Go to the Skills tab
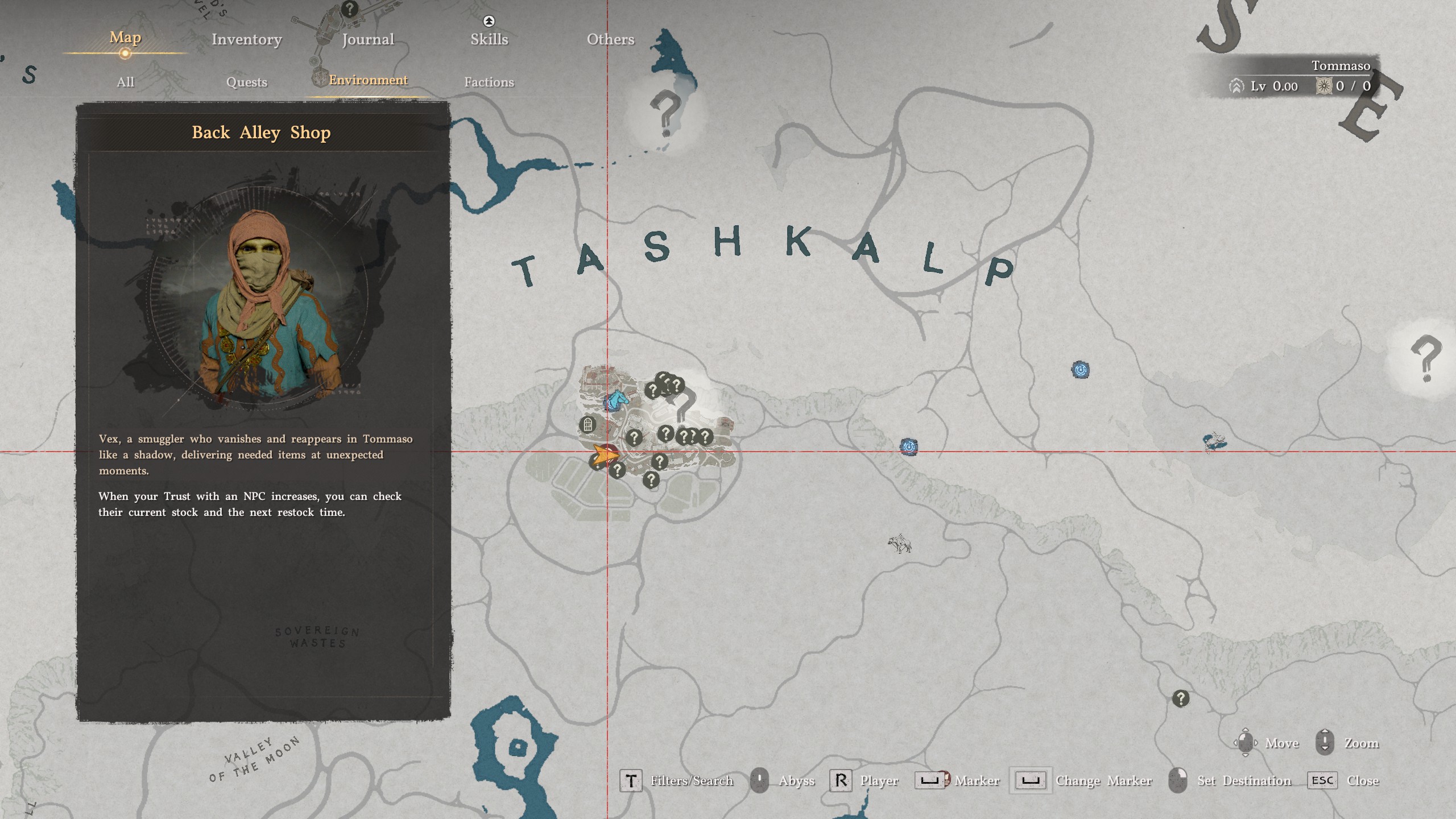Image resolution: width=1456 pixels, height=819 pixels. 489,39
